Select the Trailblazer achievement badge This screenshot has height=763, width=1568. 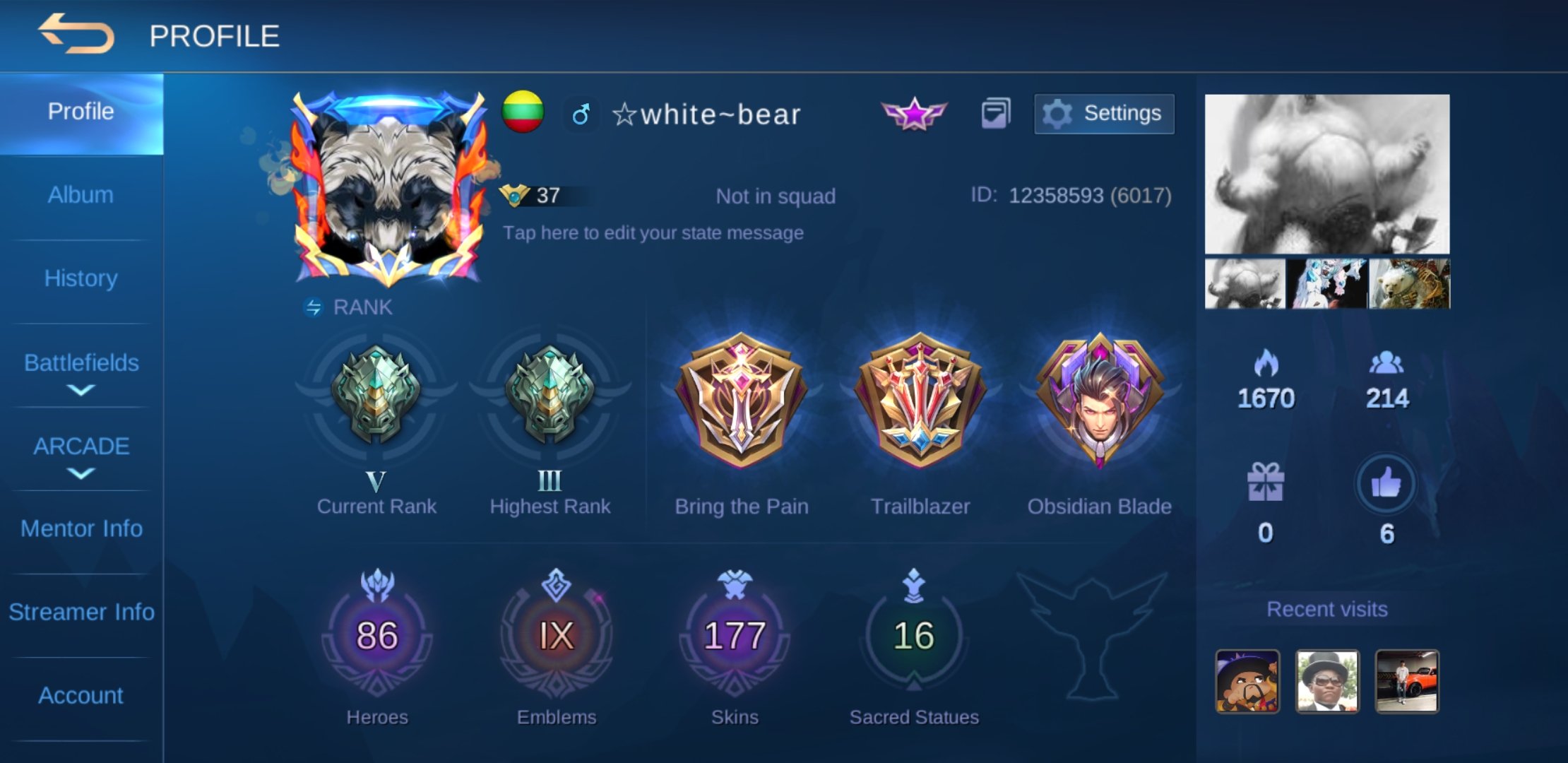[x=920, y=401]
